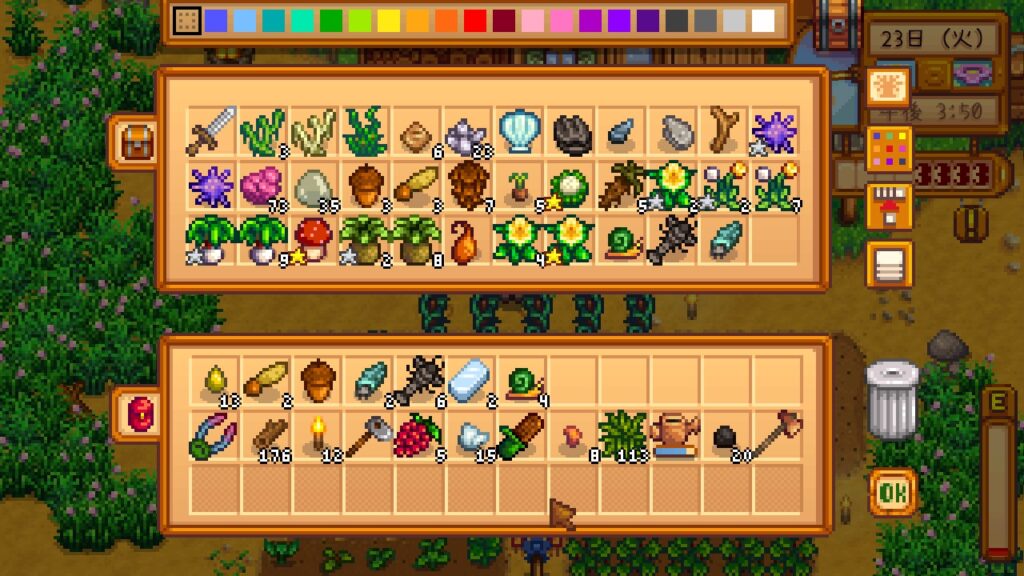Grab the pink coral stack
Viewport: 1024px width, 576px height.
[262, 186]
